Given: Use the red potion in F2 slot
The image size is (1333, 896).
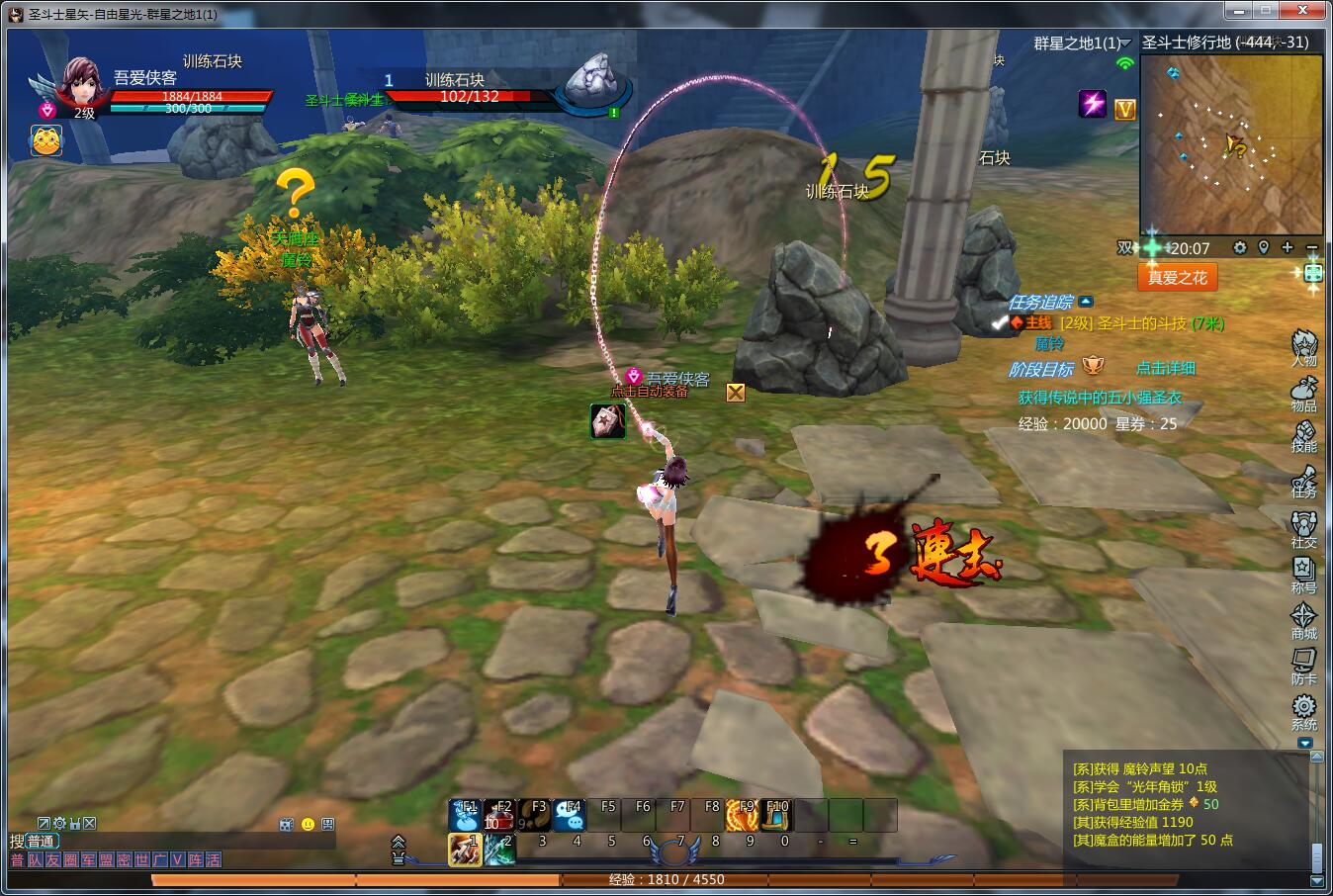Looking at the screenshot, I should point(499,815).
